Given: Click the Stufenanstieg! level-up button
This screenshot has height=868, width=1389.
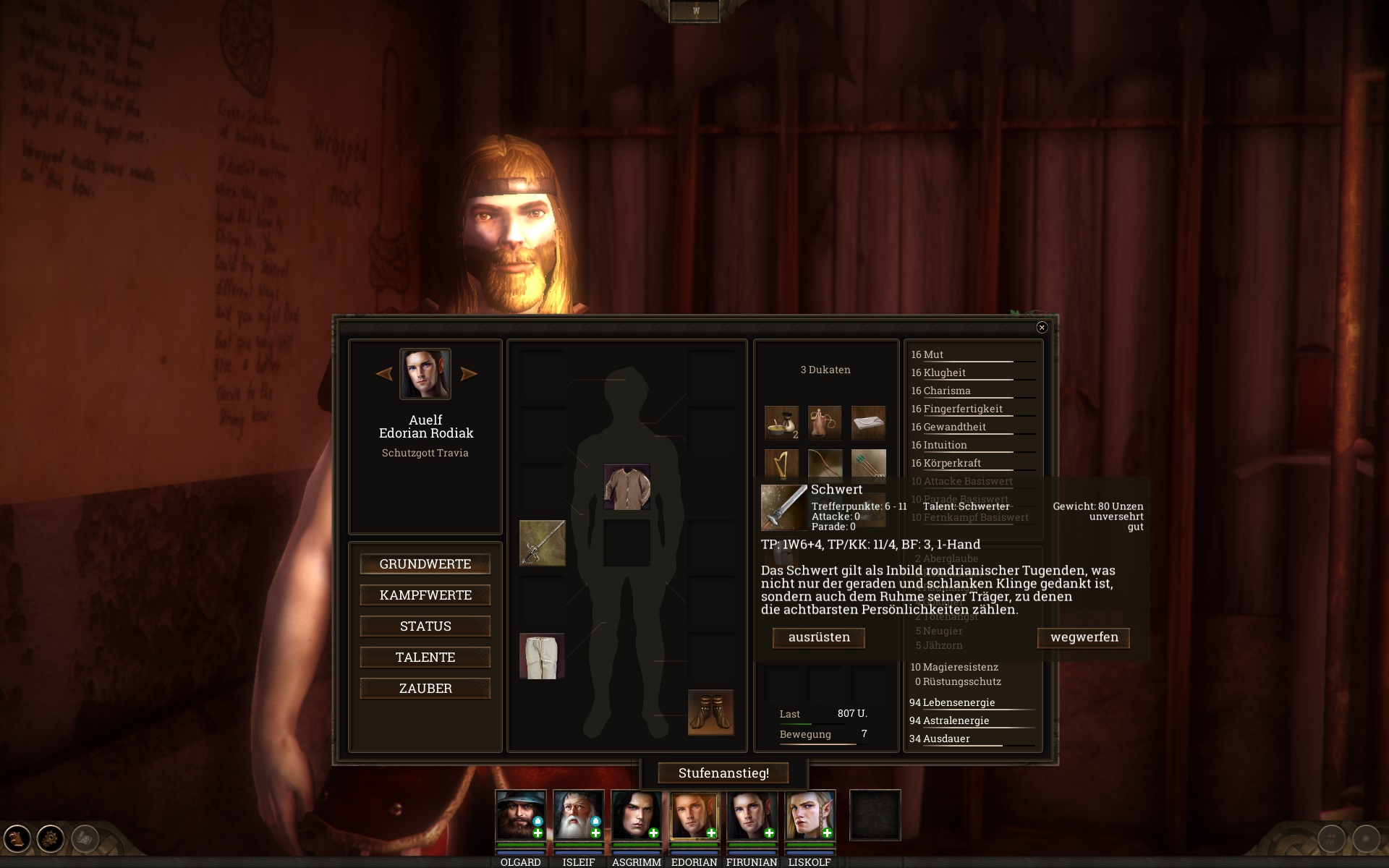Looking at the screenshot, I should tap(723, 773).
